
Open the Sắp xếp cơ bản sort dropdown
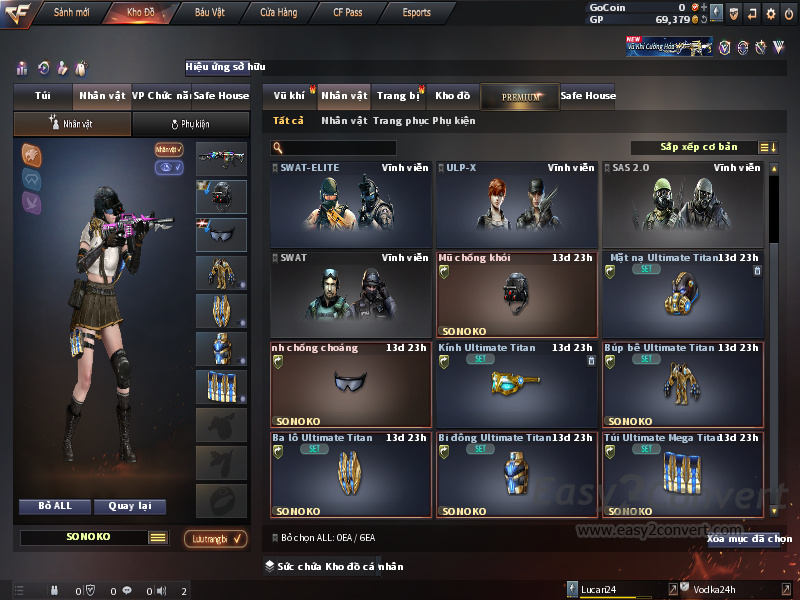698,148
